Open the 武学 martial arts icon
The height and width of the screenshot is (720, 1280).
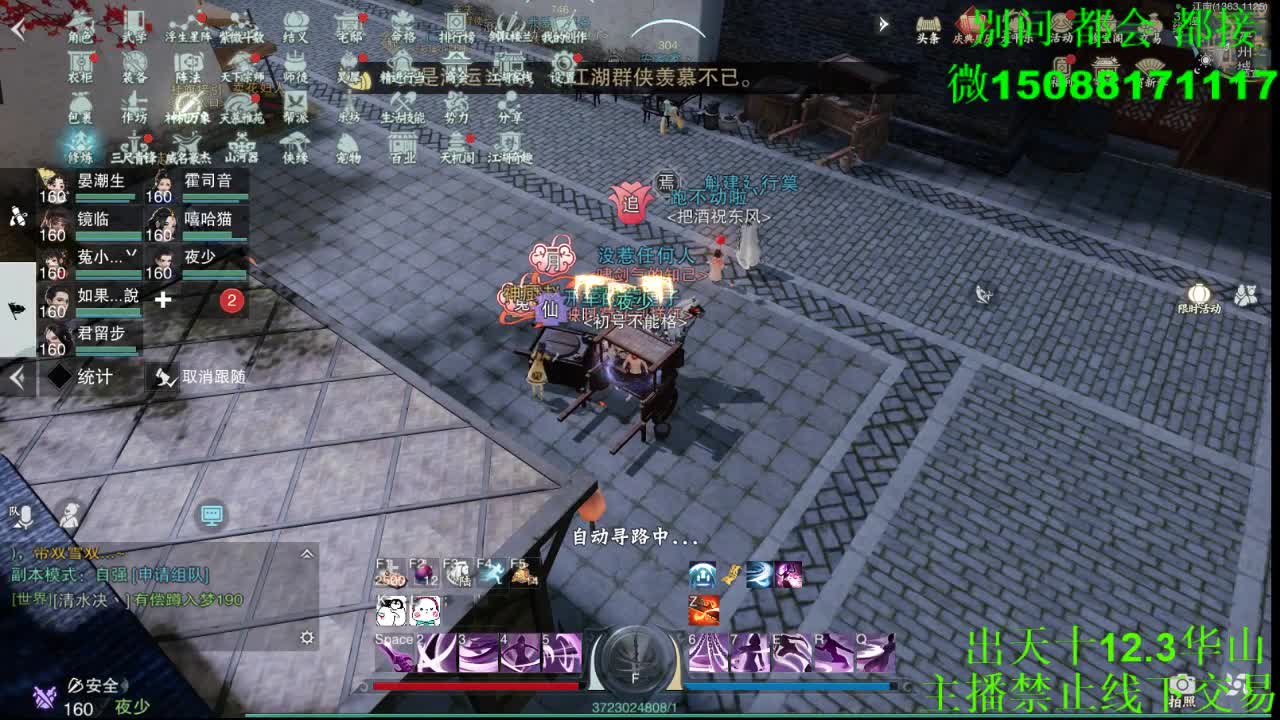point(135,22)
